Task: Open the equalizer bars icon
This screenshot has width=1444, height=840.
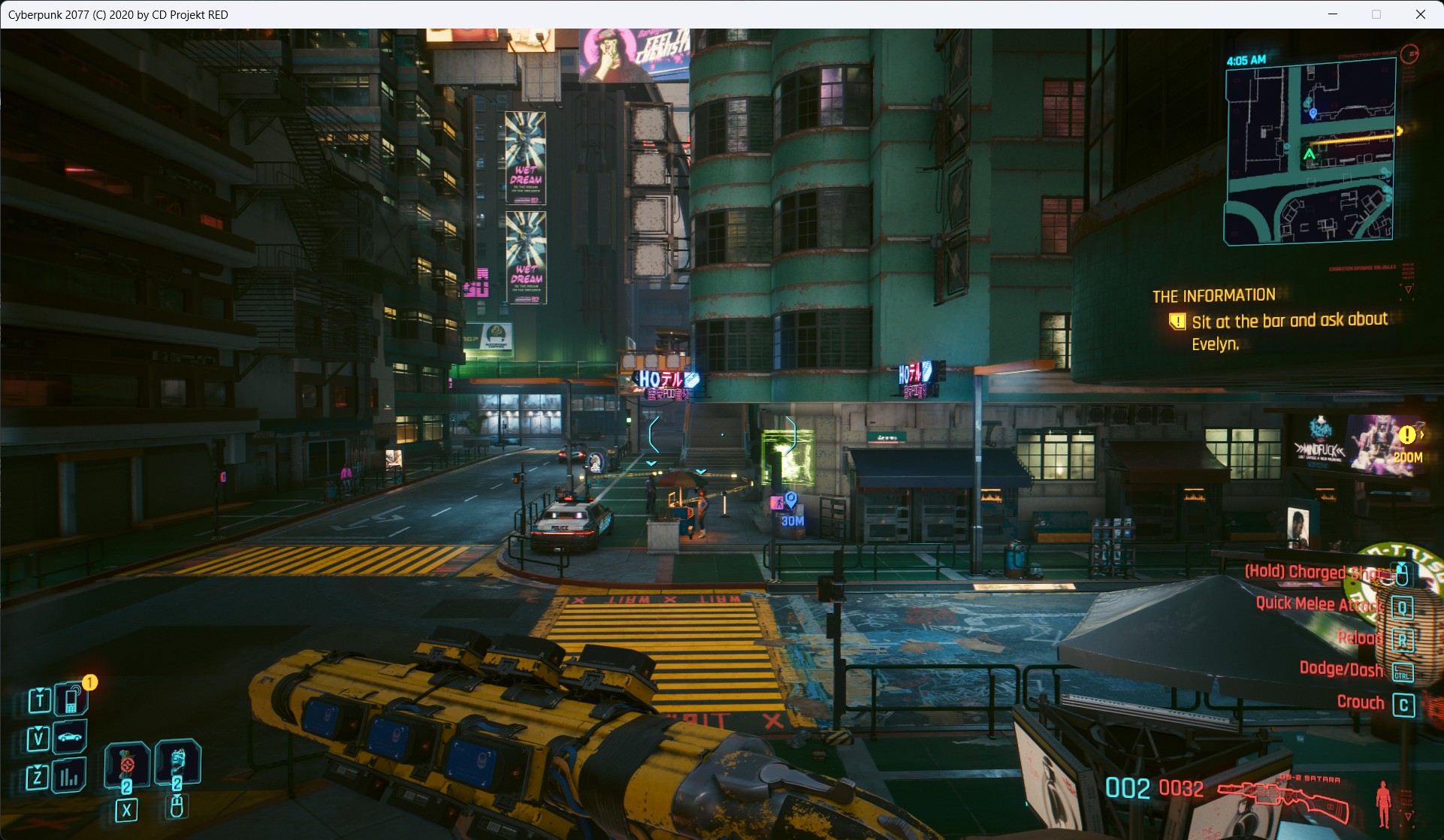Action: pyautogui.click(x=70, y=776)
